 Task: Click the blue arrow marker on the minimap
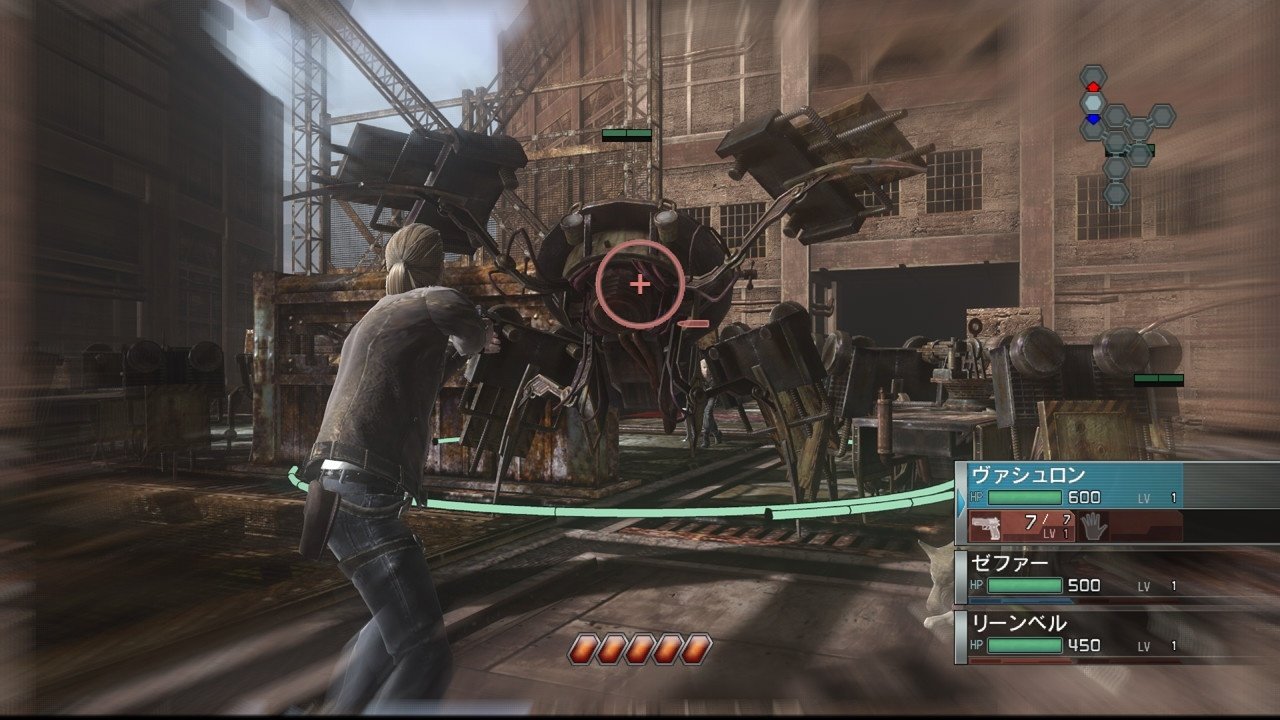click(x=1092, y=119)
